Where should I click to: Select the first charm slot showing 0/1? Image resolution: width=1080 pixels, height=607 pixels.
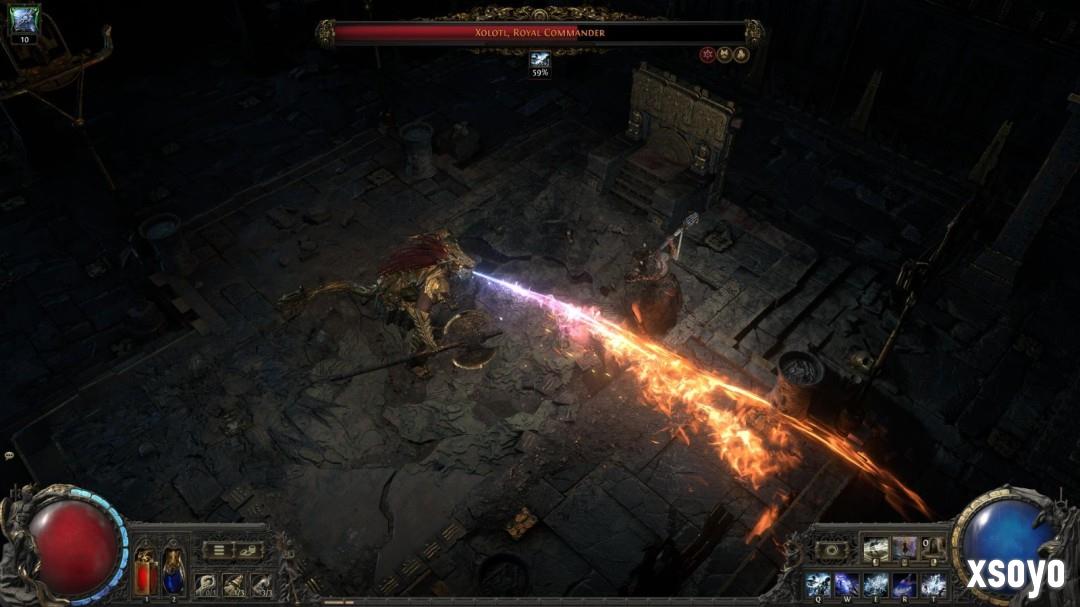(x=206, y=584)
